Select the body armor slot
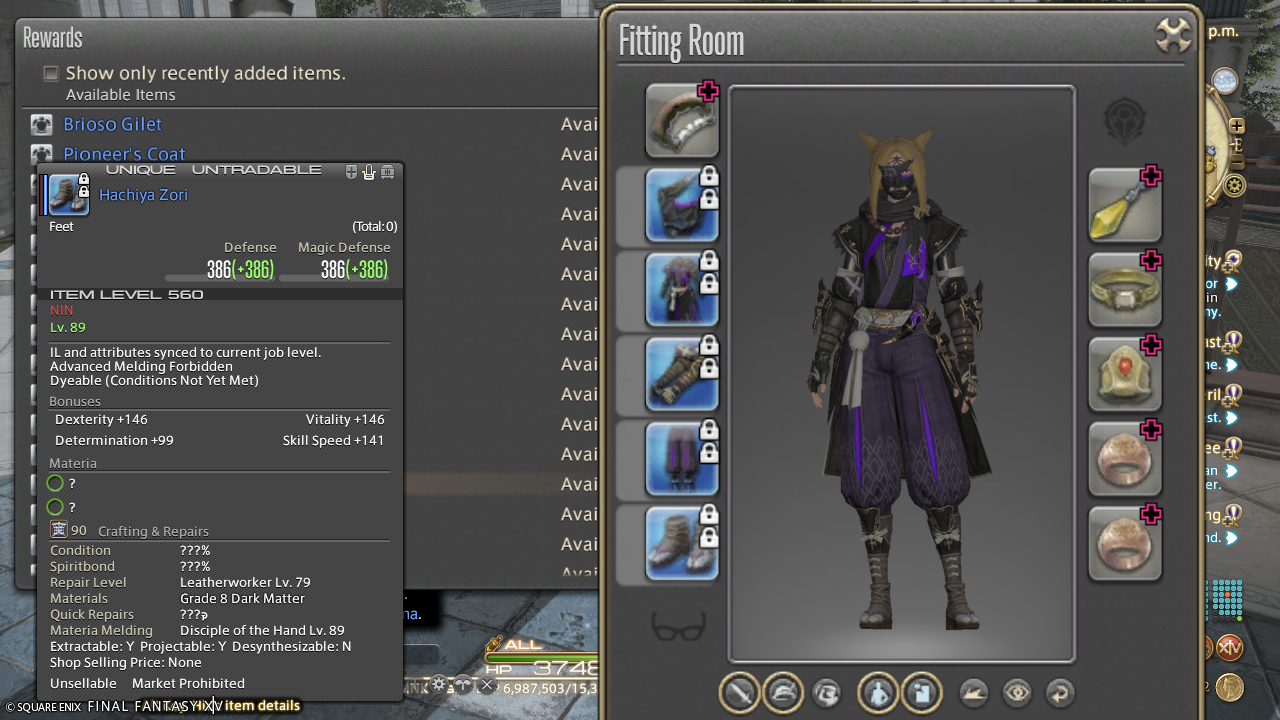 pyautogui.click(x=682, y=290)
